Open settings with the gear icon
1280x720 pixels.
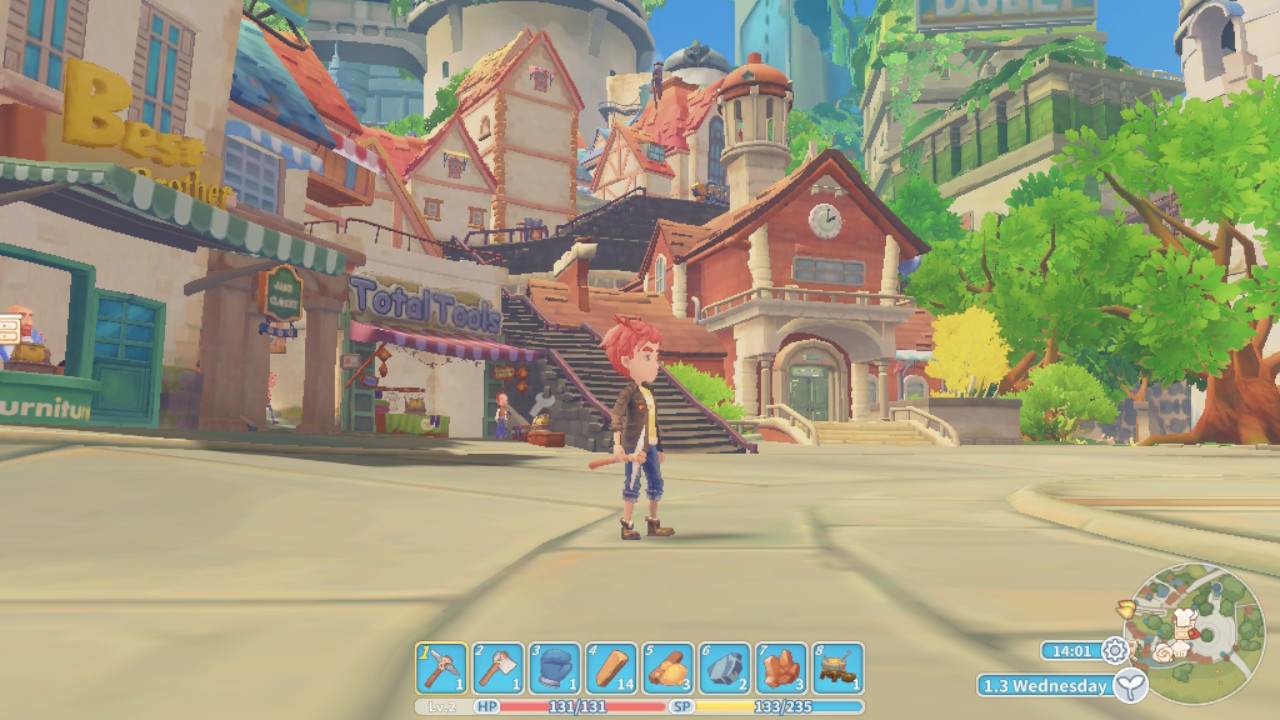tap(1116, 651)
